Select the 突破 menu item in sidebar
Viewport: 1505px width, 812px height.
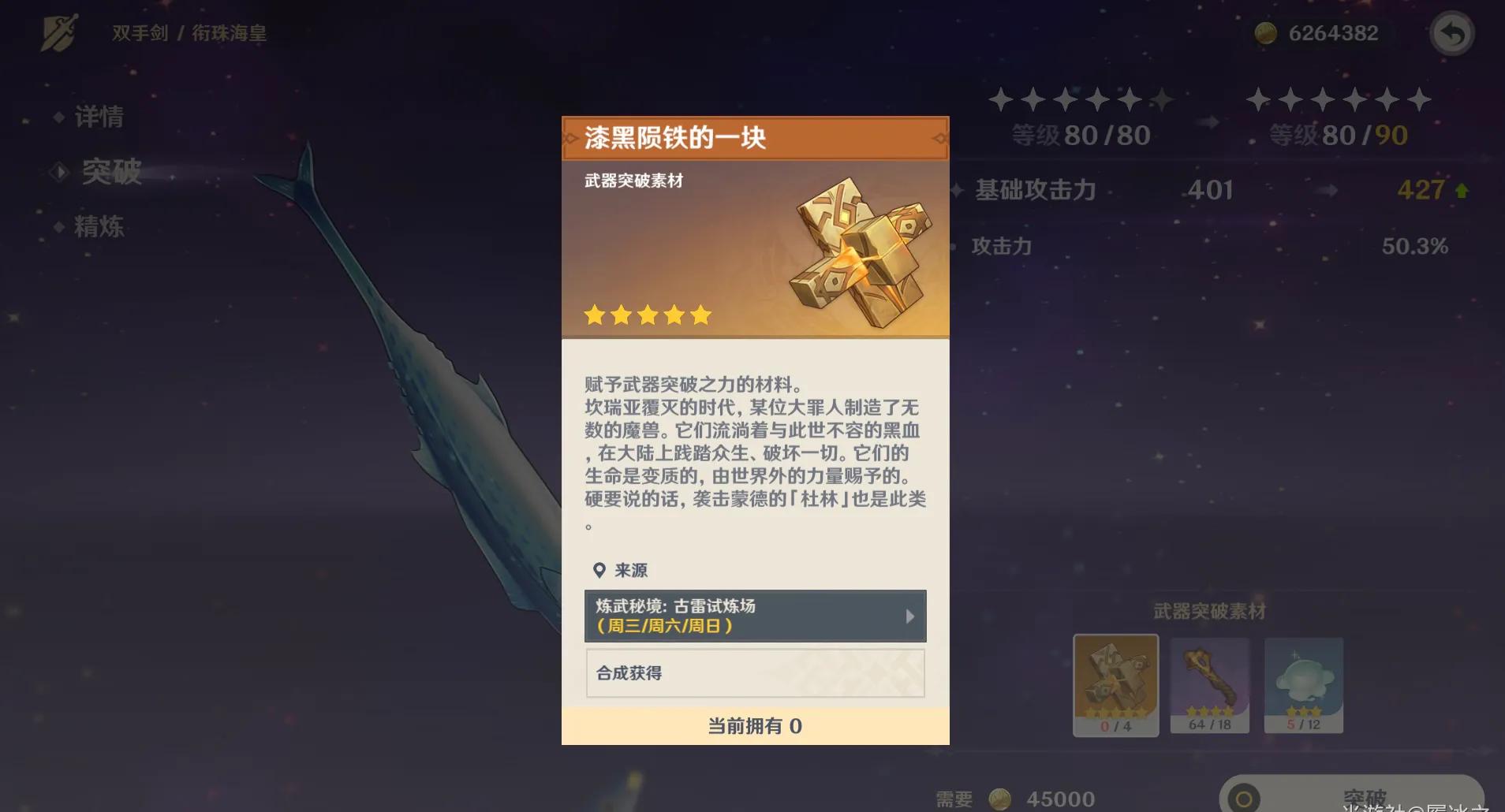pos(110,172)
